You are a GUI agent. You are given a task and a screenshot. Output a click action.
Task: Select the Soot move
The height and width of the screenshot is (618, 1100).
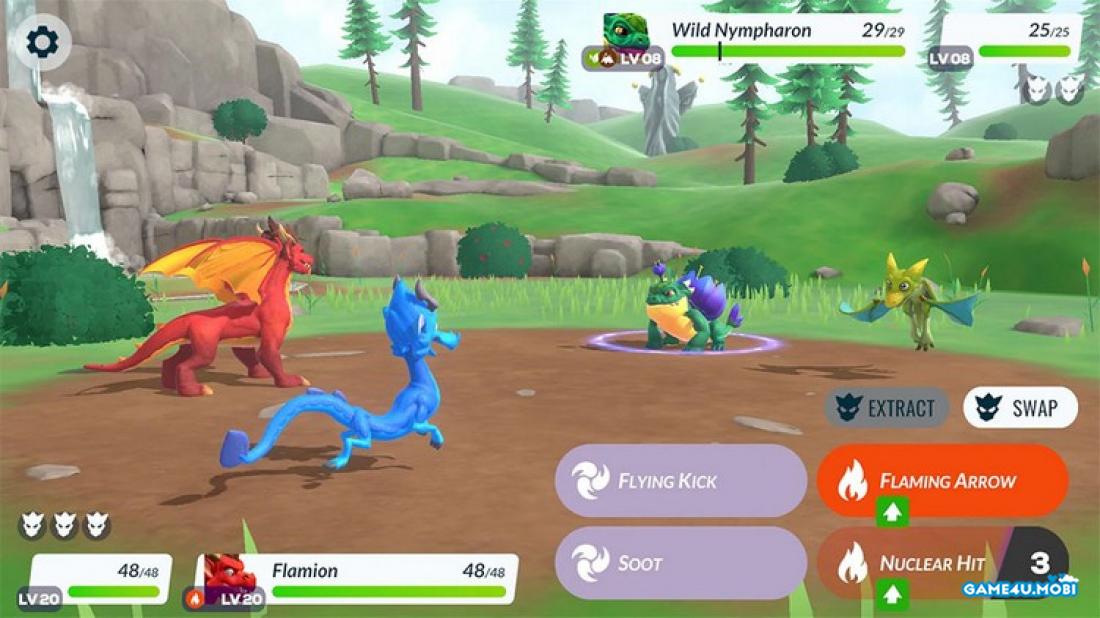[680, 563]
